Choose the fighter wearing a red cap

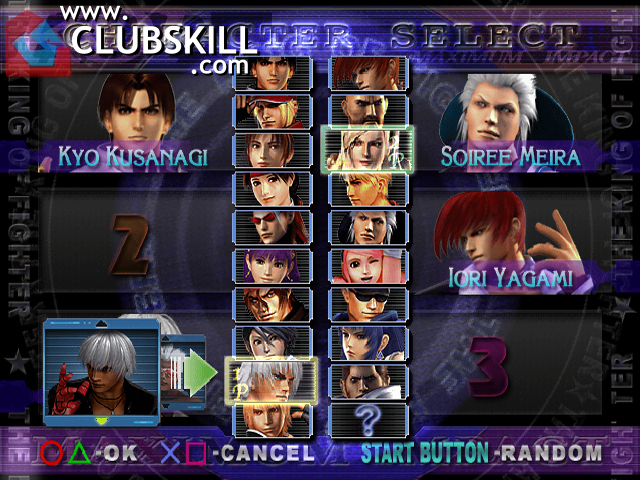(272, 110)
